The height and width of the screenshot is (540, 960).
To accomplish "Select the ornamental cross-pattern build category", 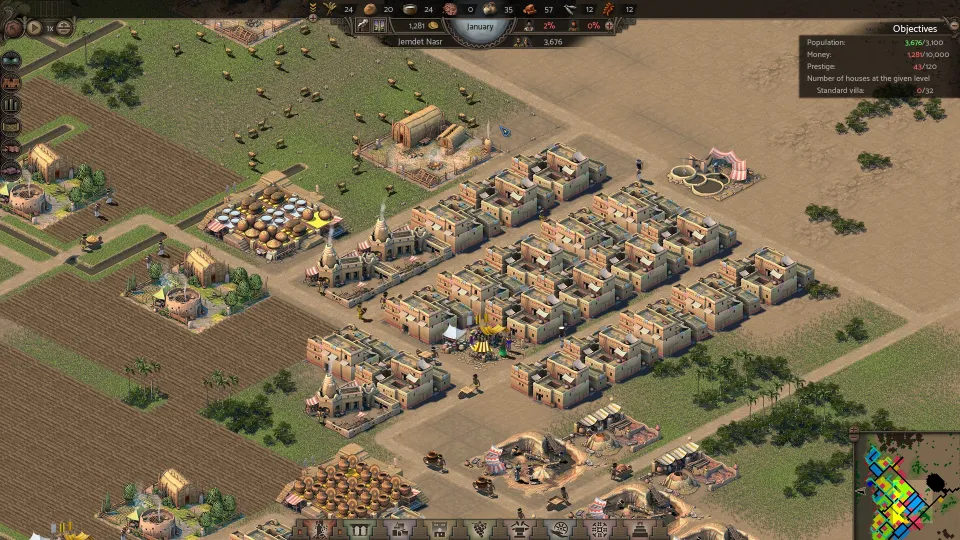I will tap(599, 528).
